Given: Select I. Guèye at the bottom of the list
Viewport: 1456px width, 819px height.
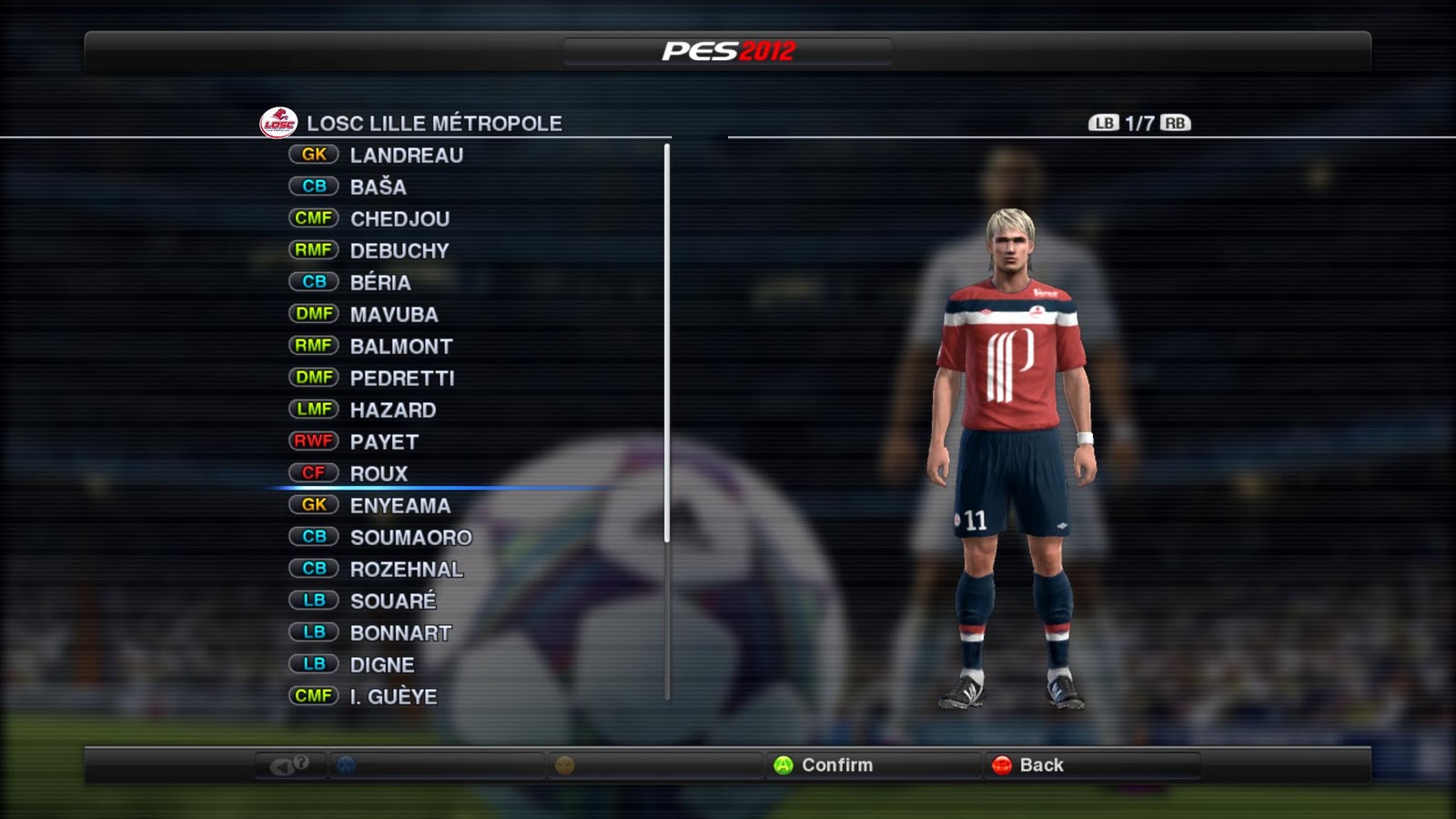Looking at the screenshot, I should (x=393, y=696).
